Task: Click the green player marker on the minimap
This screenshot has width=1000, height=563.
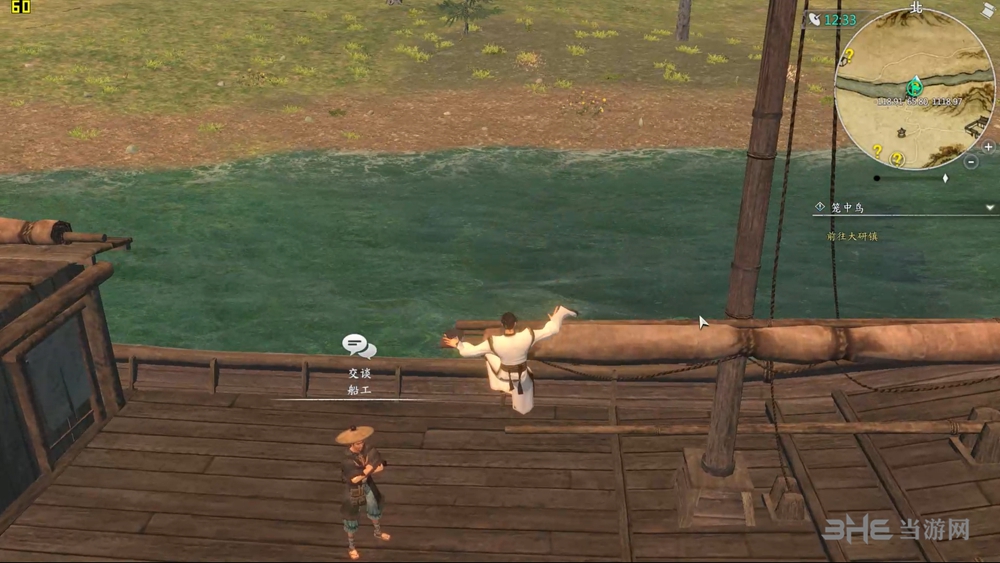Action: click(914, 87)
